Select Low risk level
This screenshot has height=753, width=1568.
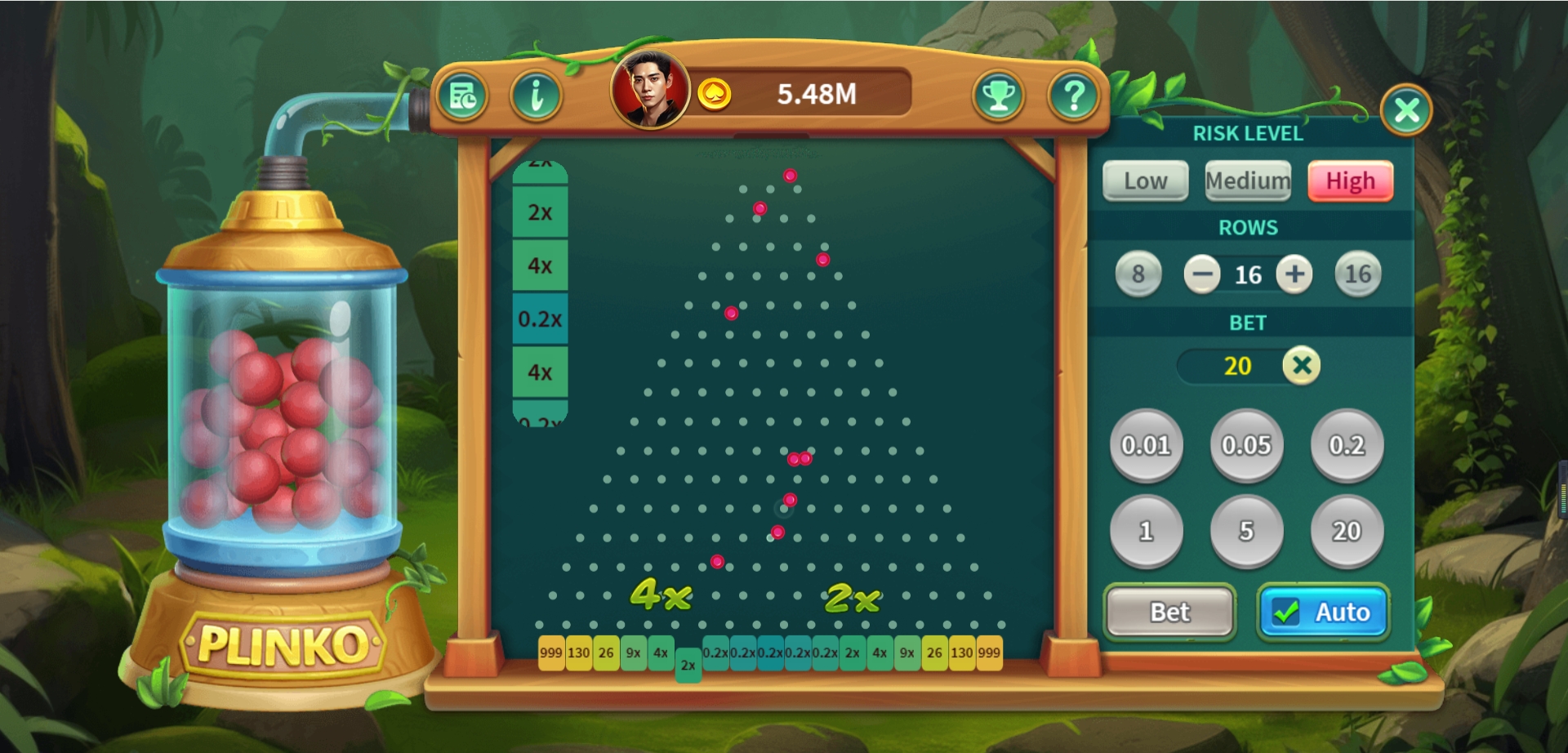[x=1145, y=181]
